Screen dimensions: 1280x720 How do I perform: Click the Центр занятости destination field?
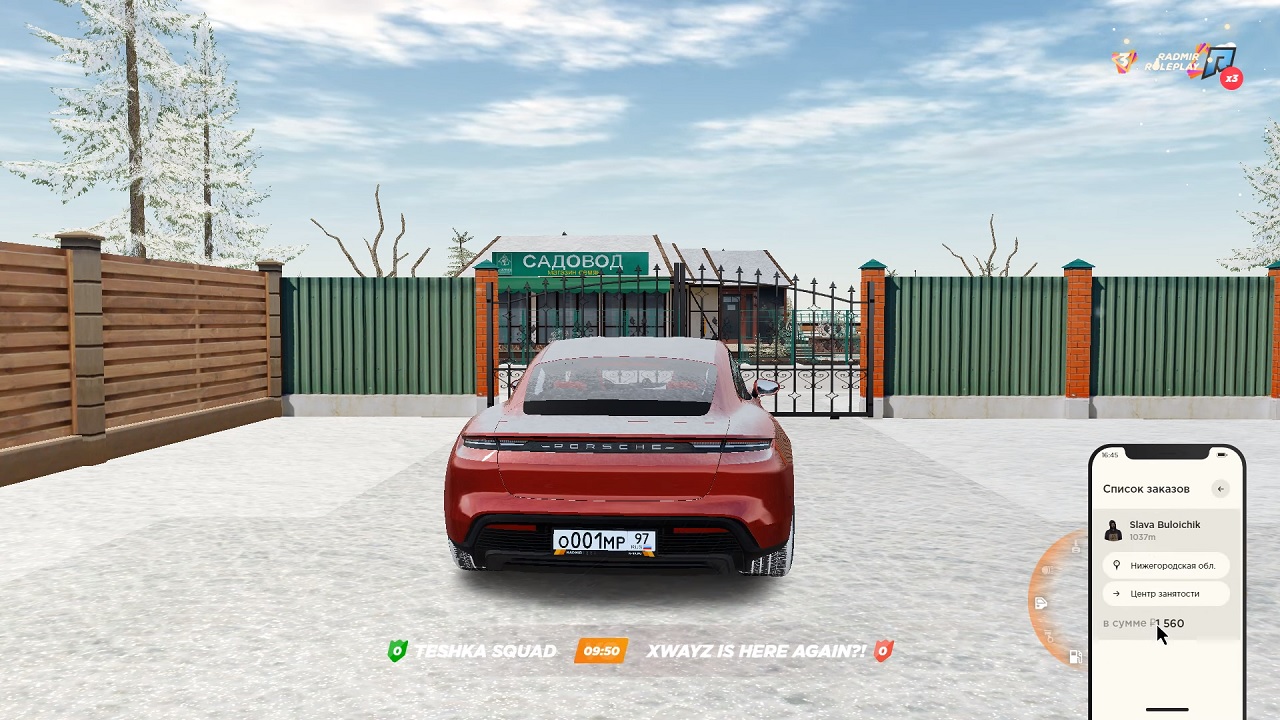click(1166, 593)
